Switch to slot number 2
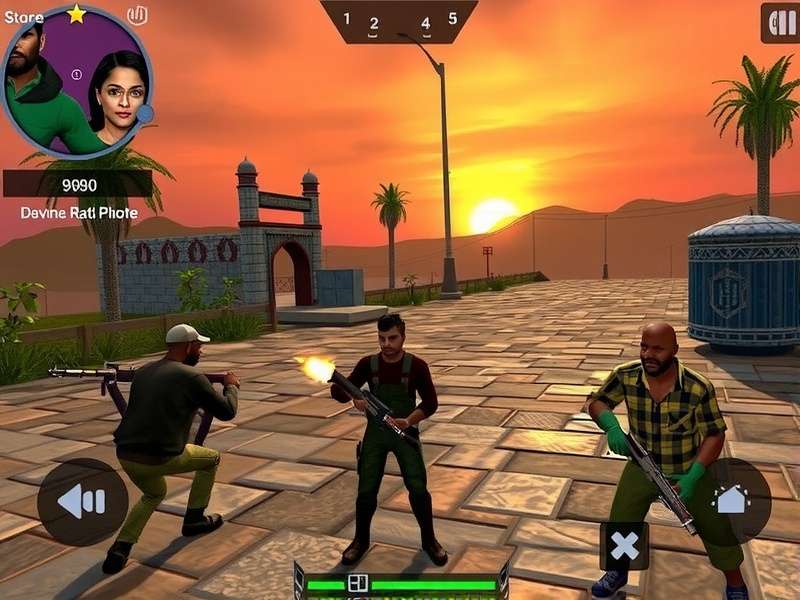 [x=374, y=24]
